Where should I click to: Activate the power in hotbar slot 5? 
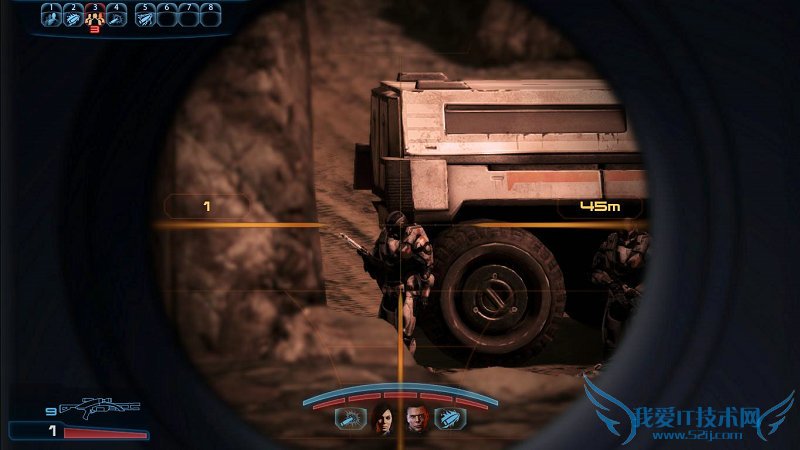point(145,17)
